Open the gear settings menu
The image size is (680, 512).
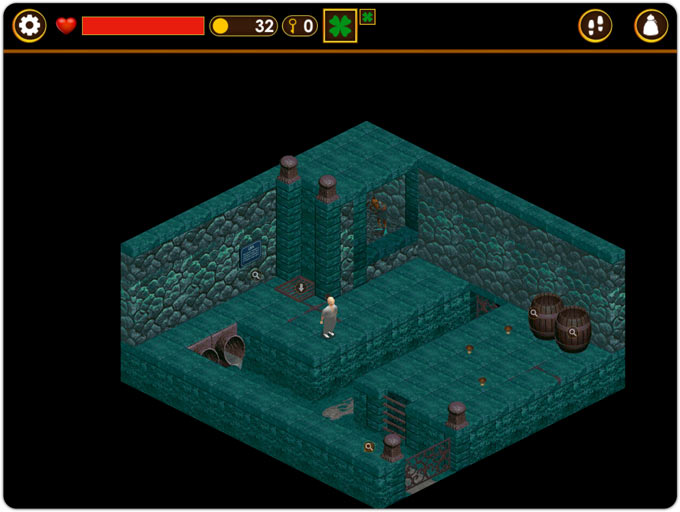point(29,26)
